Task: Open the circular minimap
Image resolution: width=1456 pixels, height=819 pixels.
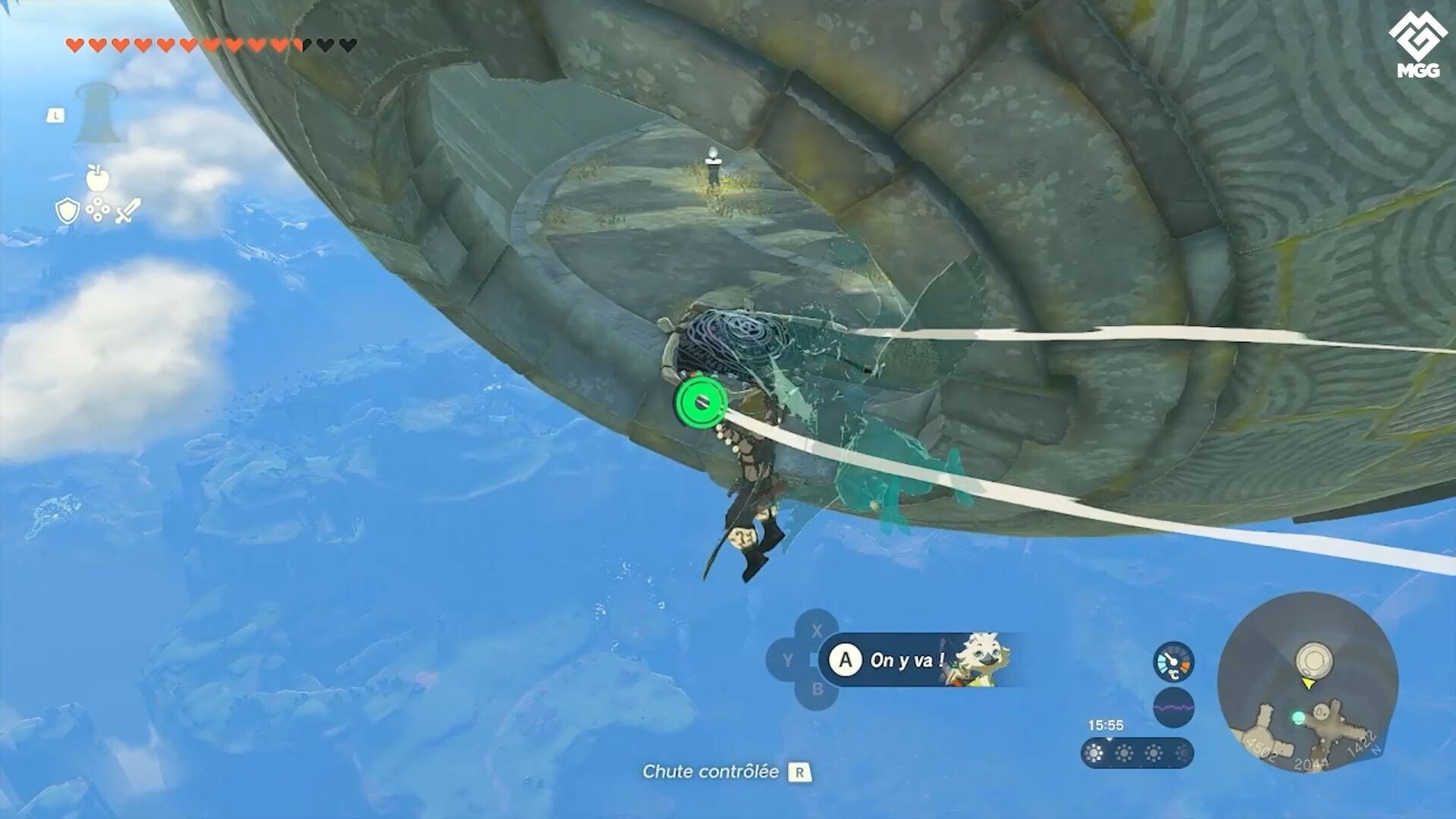Action: [x=1307, y=682]
